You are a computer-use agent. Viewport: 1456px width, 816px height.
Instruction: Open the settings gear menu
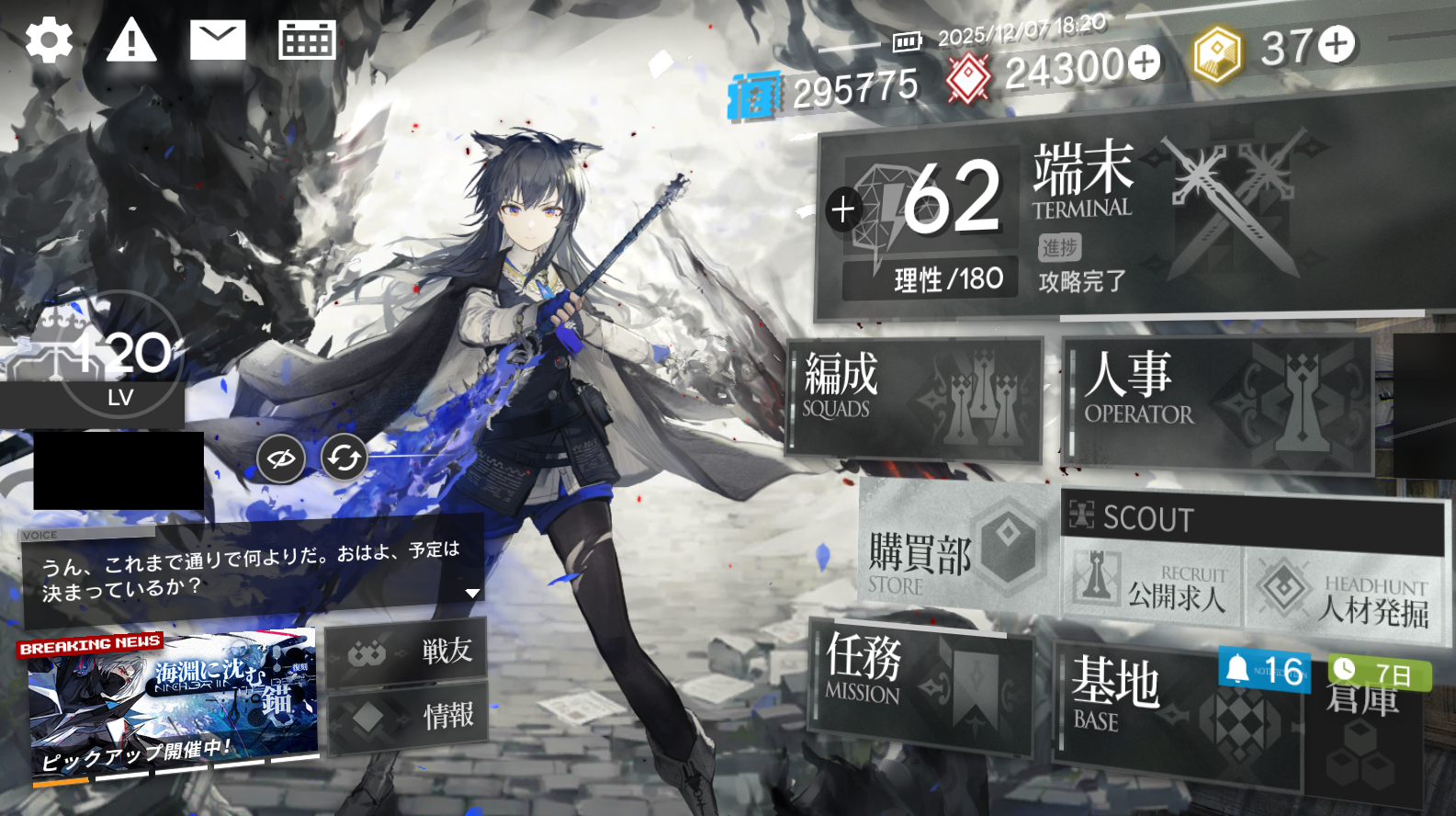coord(49,40)
